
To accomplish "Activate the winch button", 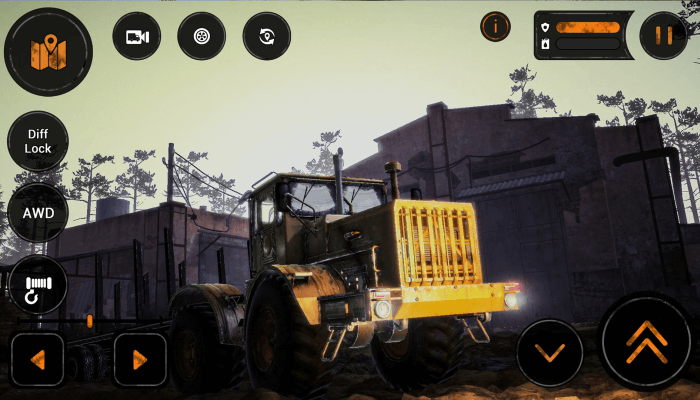I will [38, 285].
